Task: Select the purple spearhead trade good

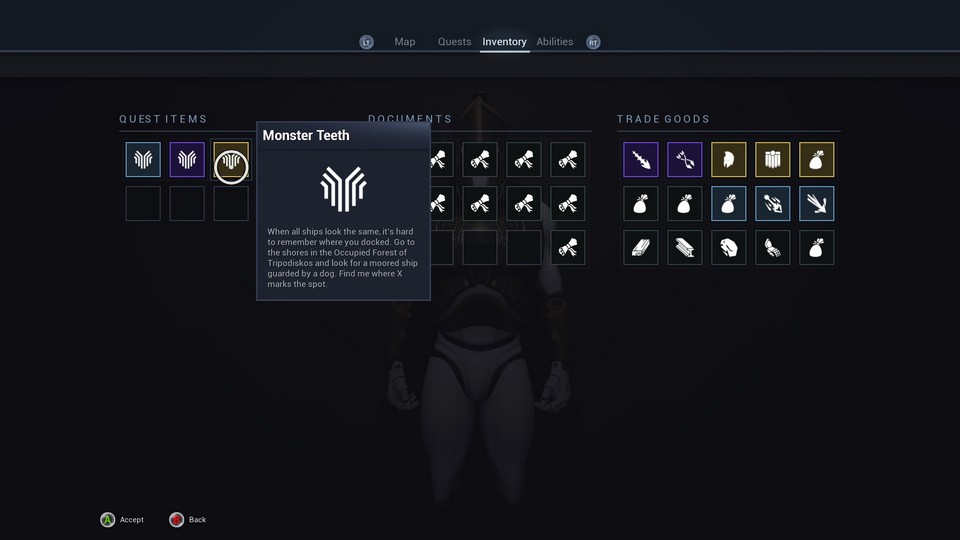Action: (641, 160)
